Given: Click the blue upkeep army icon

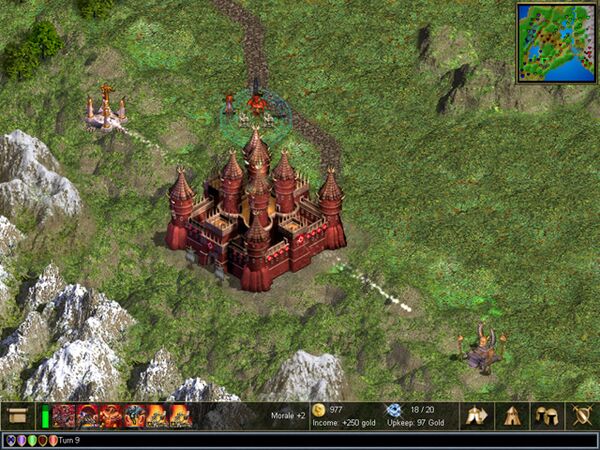Looking at the screenshot, I should pyautogui.click(x=393, y=410).
